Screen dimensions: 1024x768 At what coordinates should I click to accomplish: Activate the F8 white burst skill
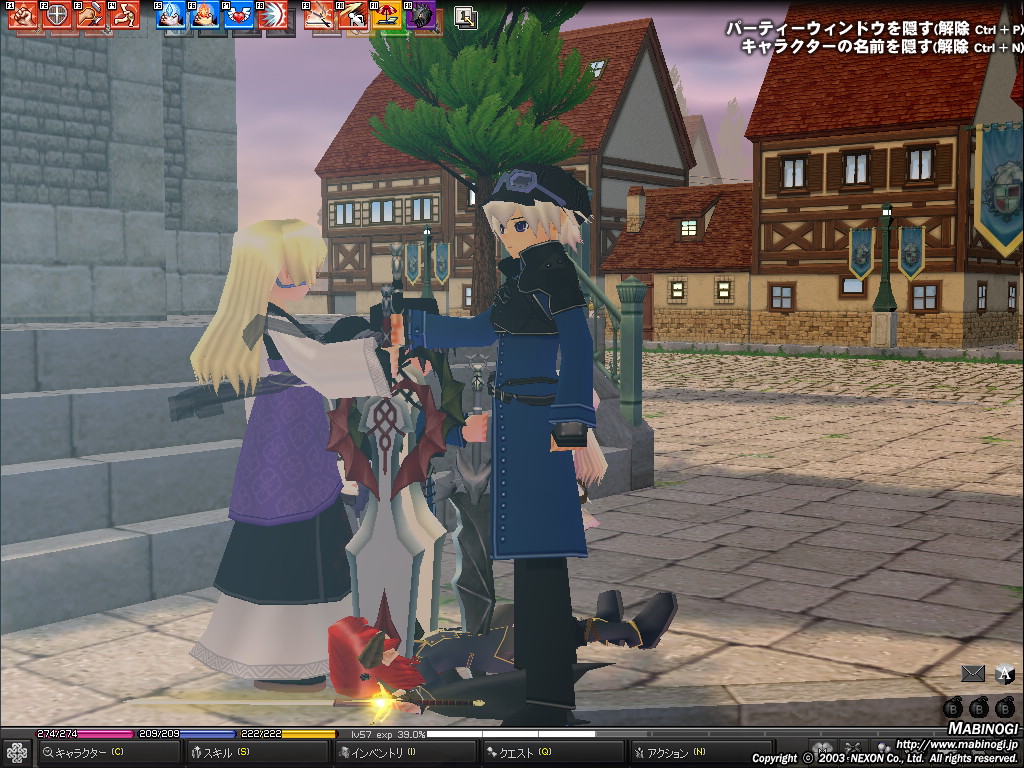(x=272, y=15)
